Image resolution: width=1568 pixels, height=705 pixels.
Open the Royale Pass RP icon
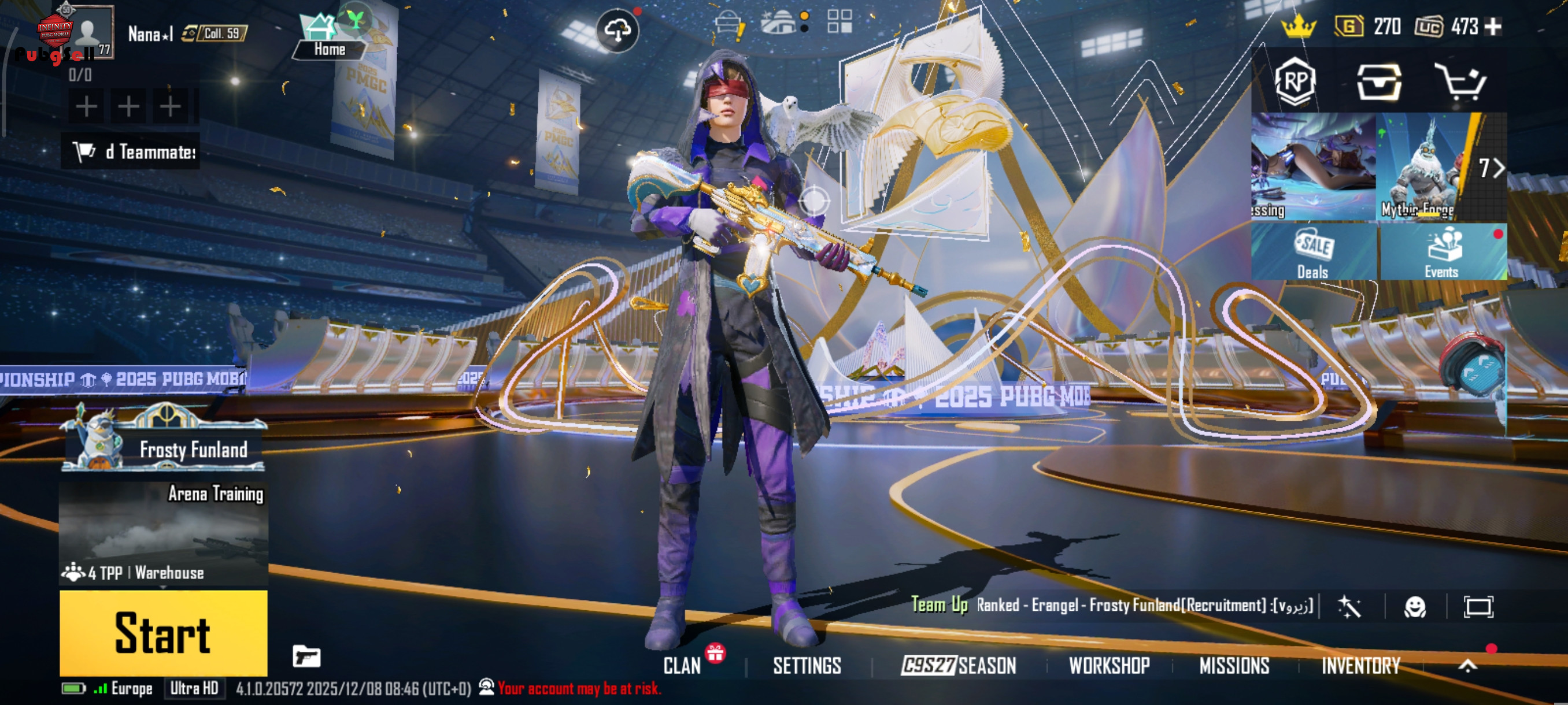click(x=1295, y=82)
